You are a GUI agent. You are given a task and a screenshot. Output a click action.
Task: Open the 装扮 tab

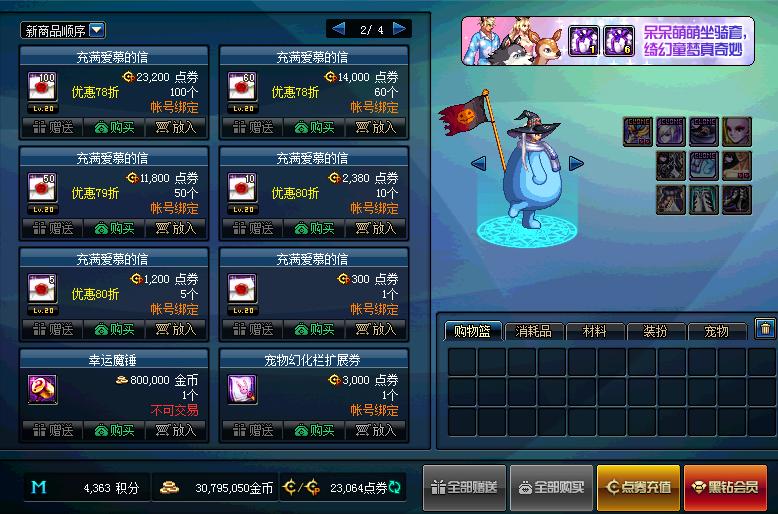pyautogui.click(x=655, y=331)
